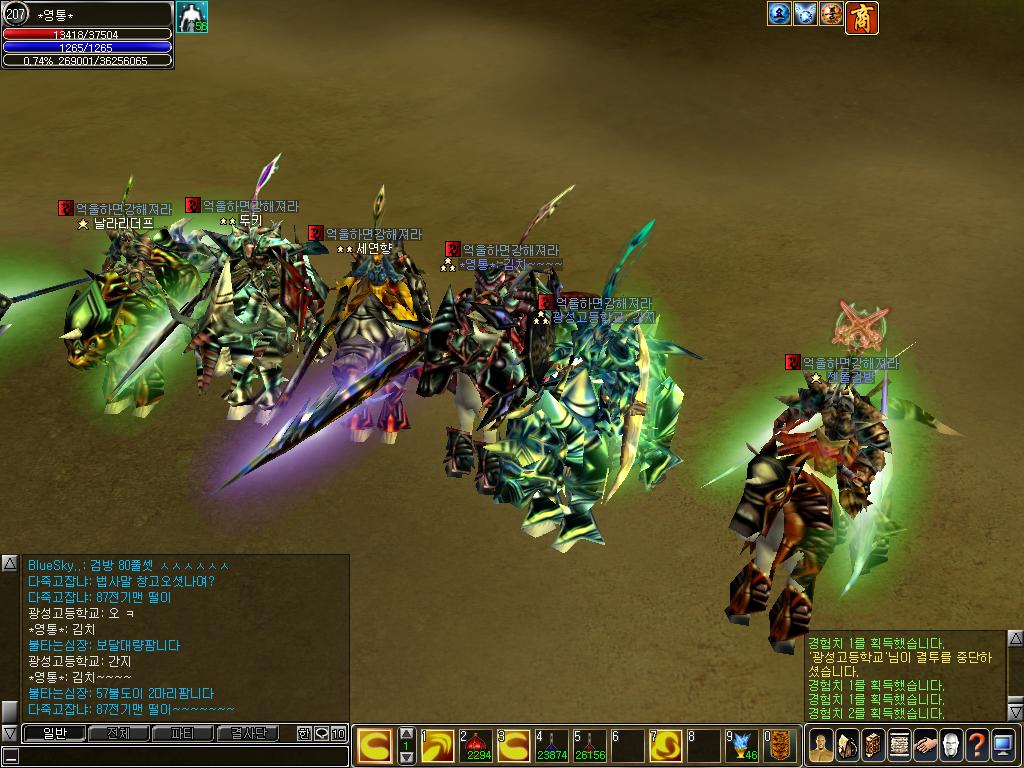1024x768 pixels.
Task: Select the 전체 chat tab
Action: [x=118, y=734]
